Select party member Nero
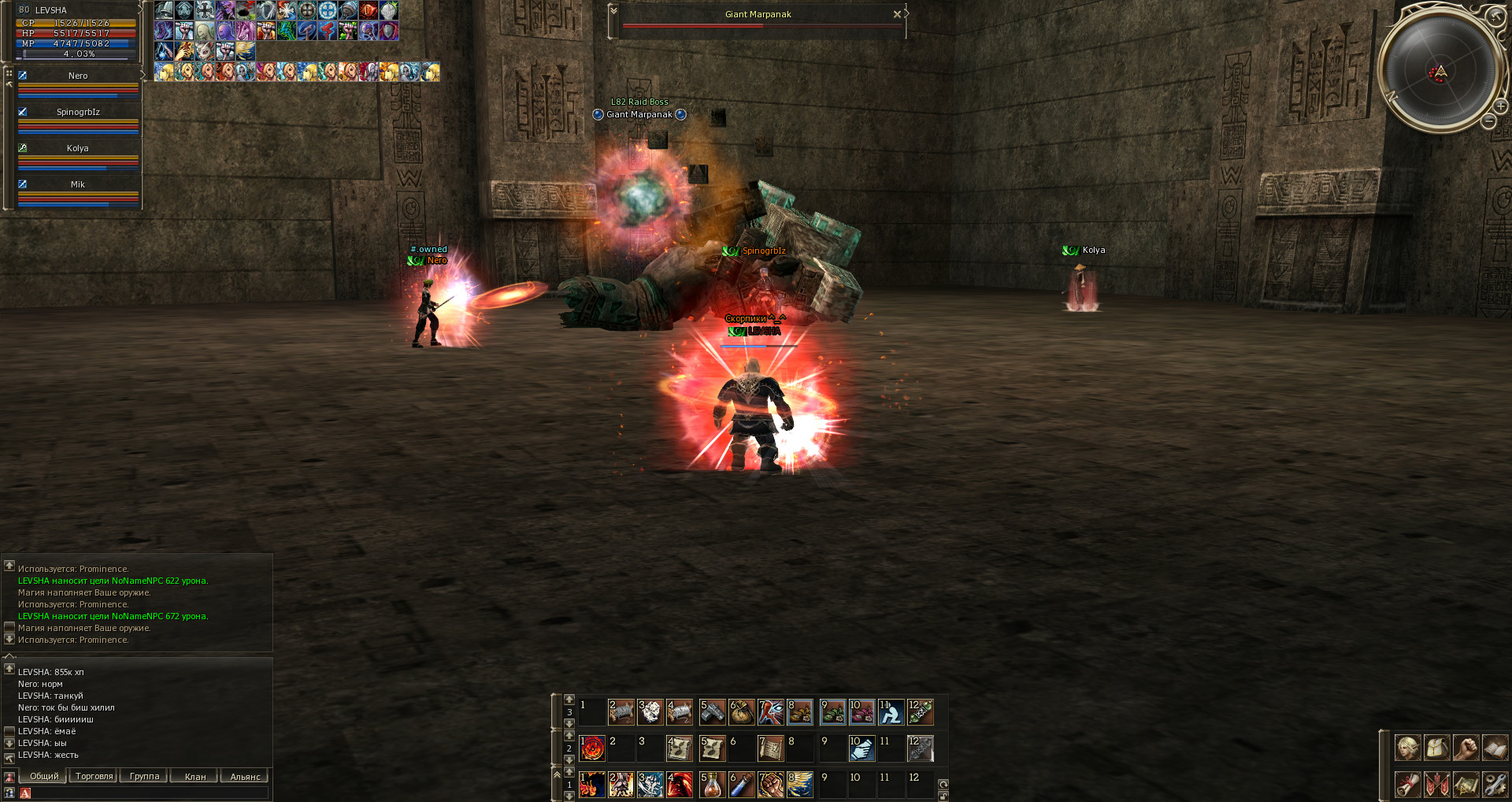Image resolution: width=1512 pixels, height=802 pixels. point(78,76)
